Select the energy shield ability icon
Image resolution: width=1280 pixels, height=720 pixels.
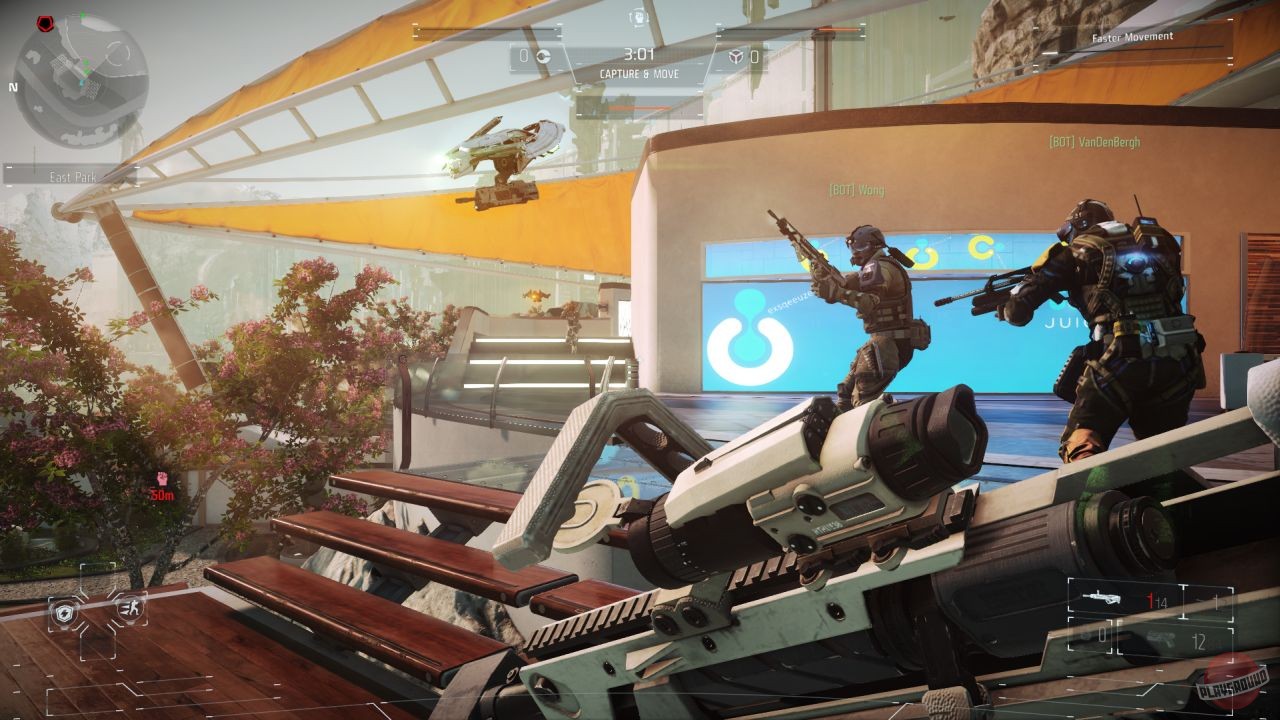tap(63, 612)
